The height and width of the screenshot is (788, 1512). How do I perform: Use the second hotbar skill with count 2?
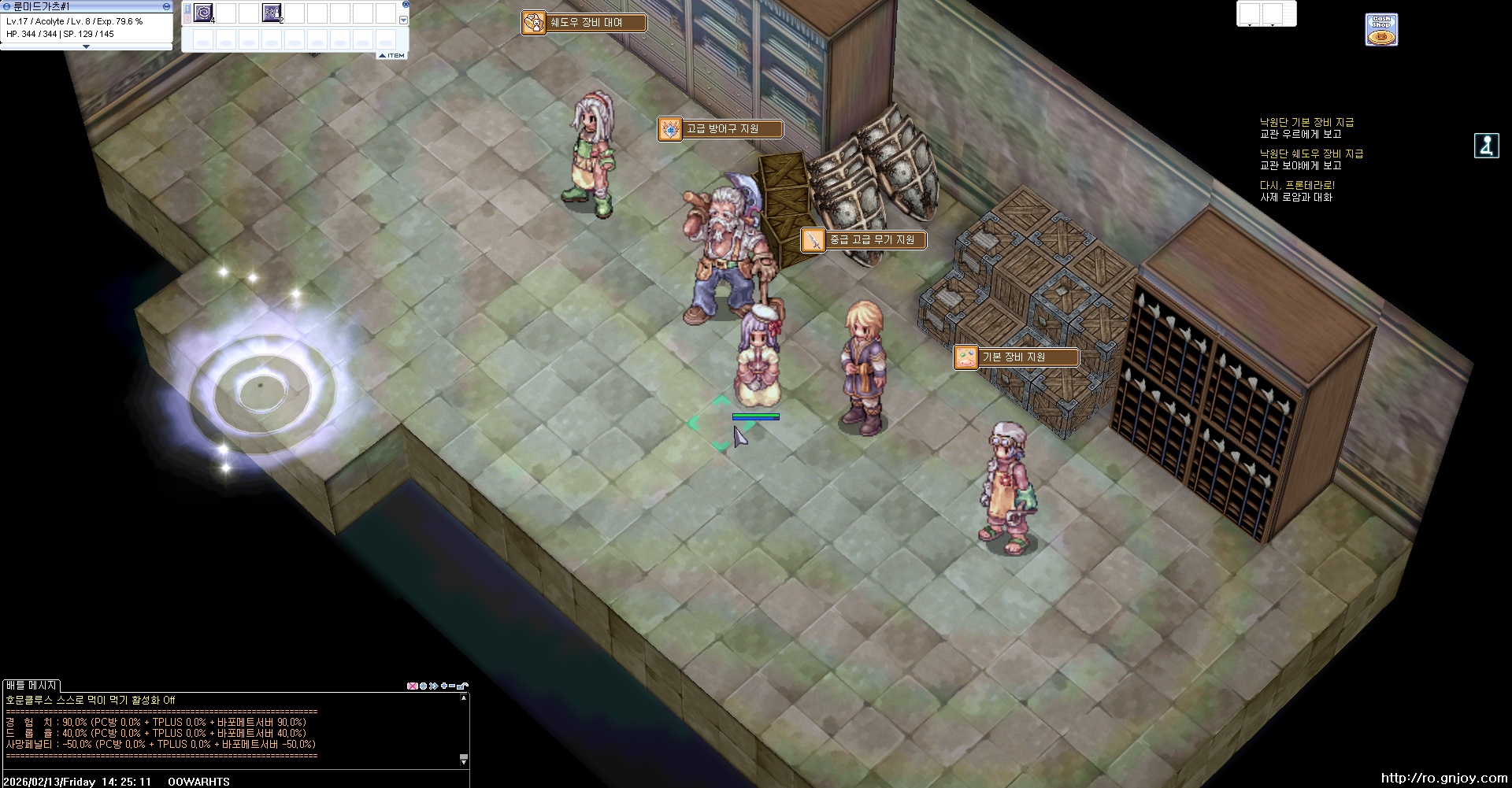[x=272, y=13]
